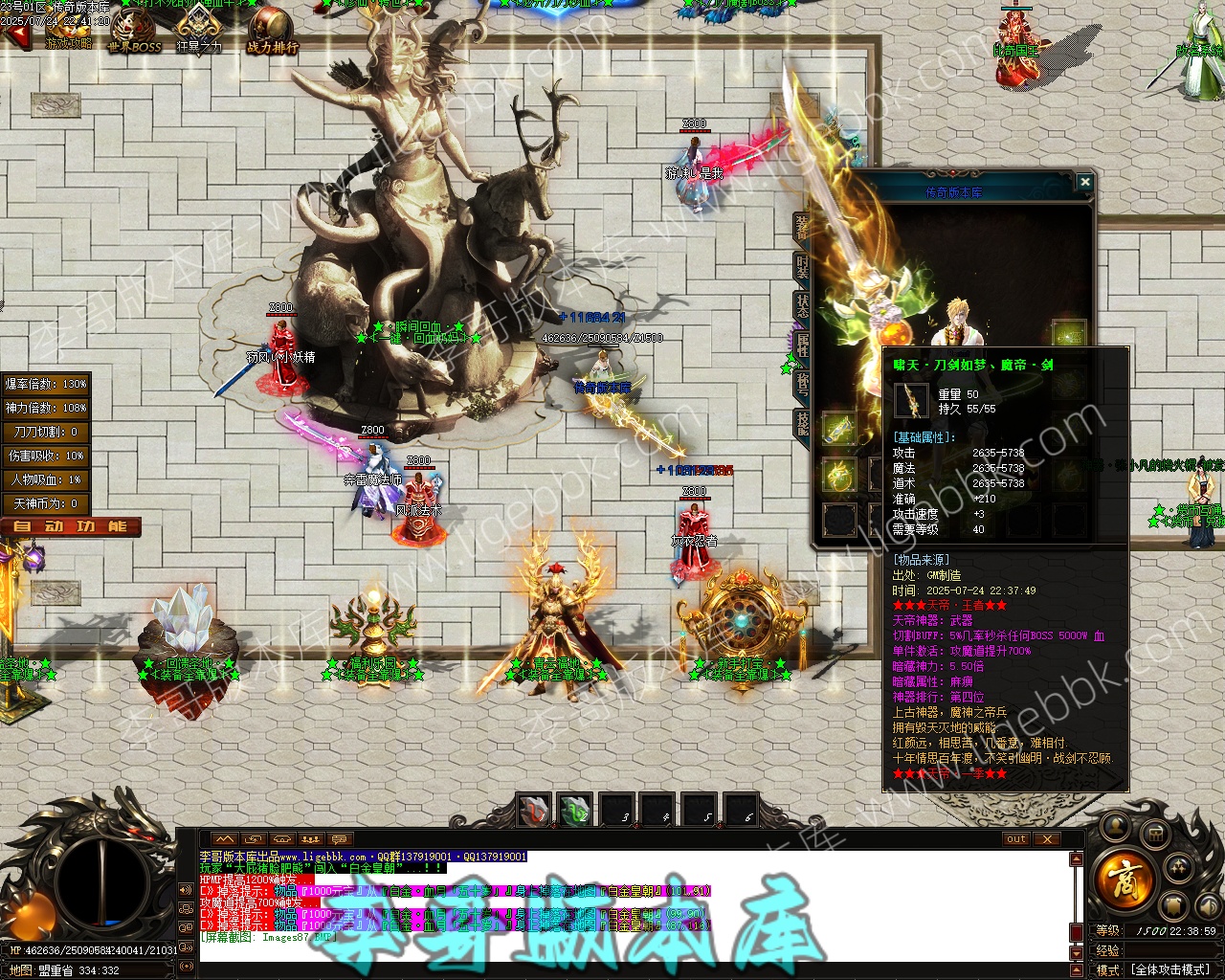This screenshot has width=1225, height=980.
Task: Open the 狂暴之力 icon
Action: 199,31
